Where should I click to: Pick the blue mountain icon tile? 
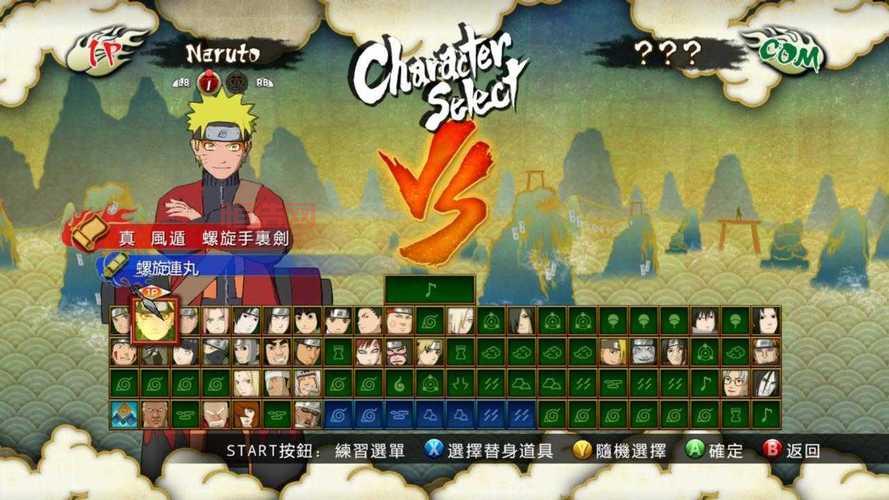click(x=124, y=414)
